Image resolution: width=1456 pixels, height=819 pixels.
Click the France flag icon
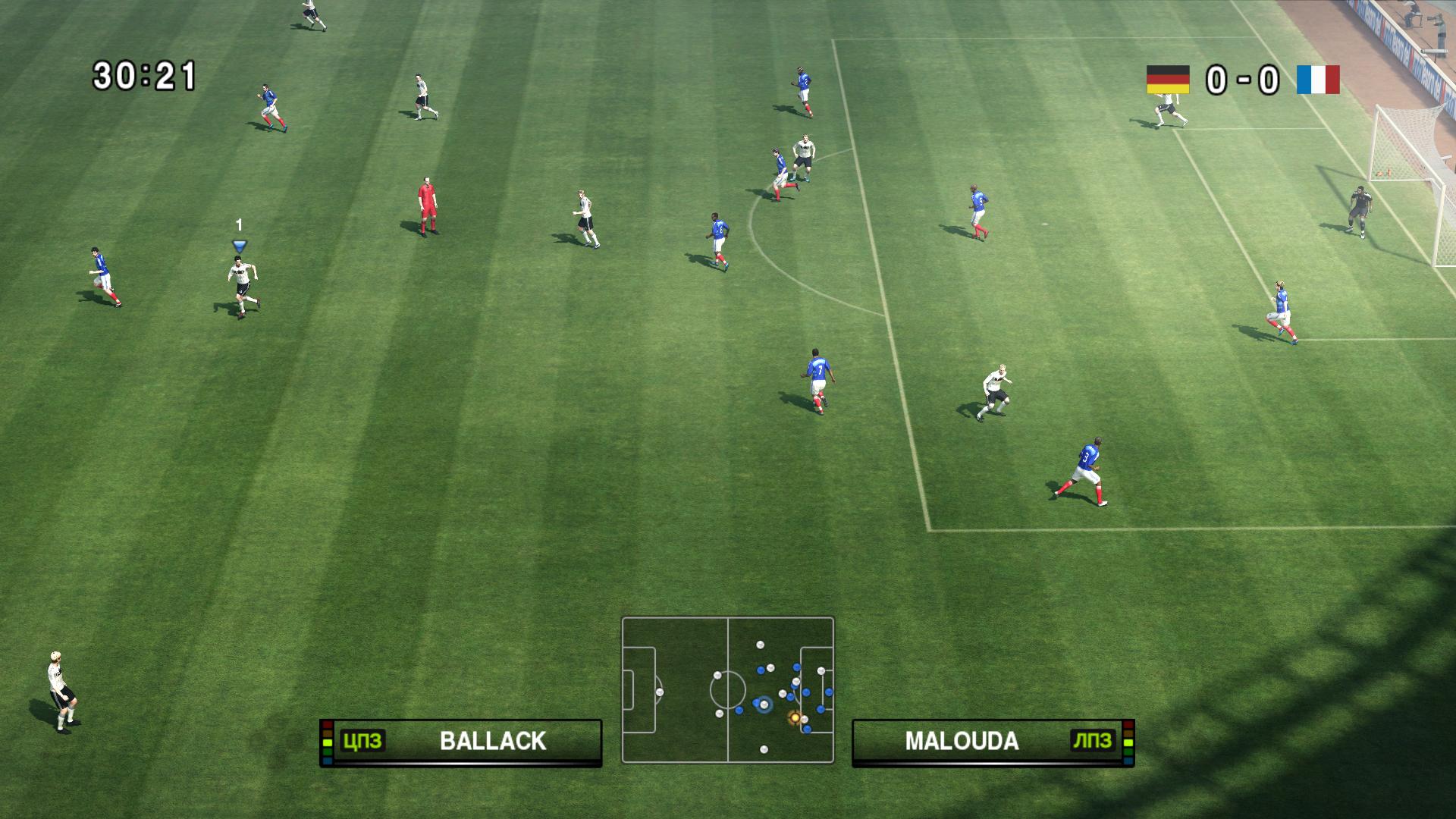tap(1318, 80)
